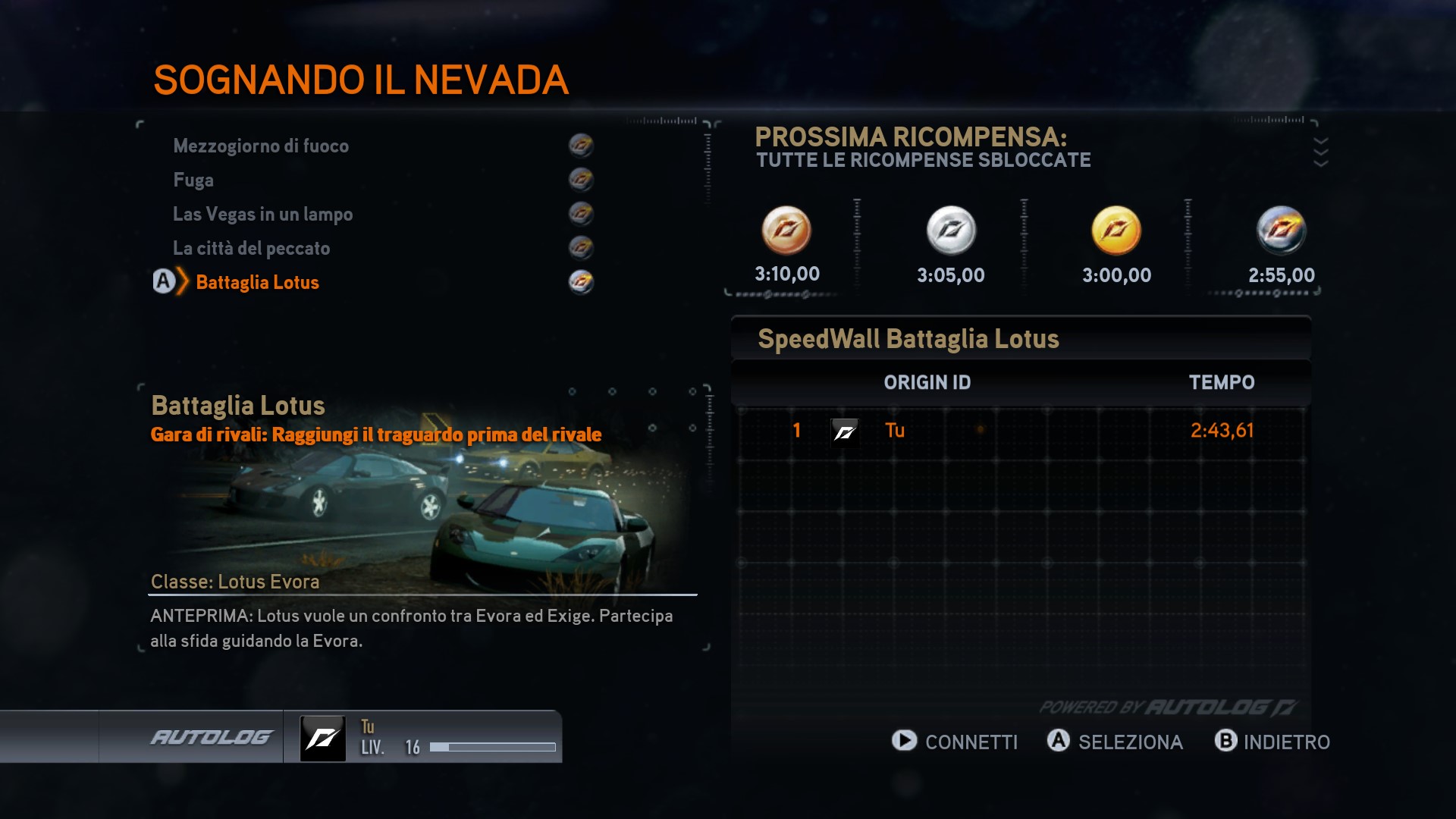This screenshot has width=1456, height=819.
Task: Select La città del peccato event
Action: [251, 248]
